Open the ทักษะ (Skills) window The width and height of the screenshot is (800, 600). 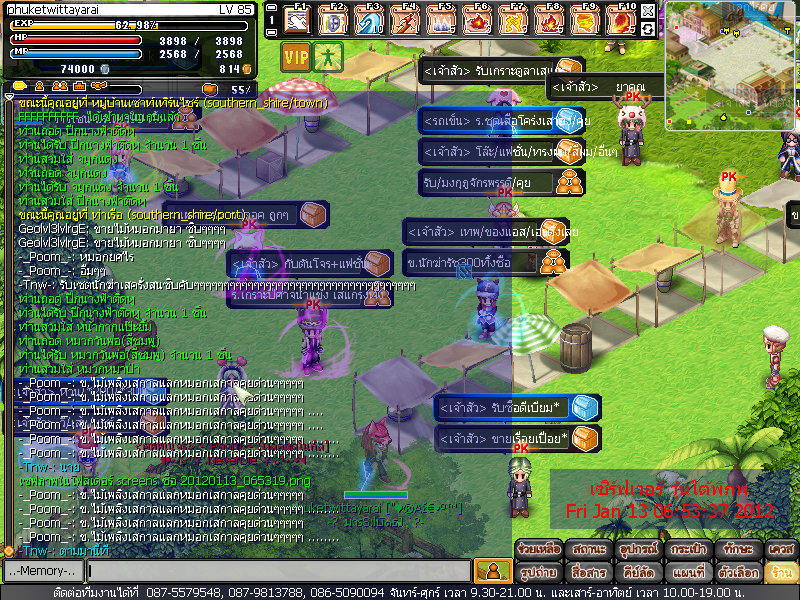pyautogui.click(x=734, y=549)
